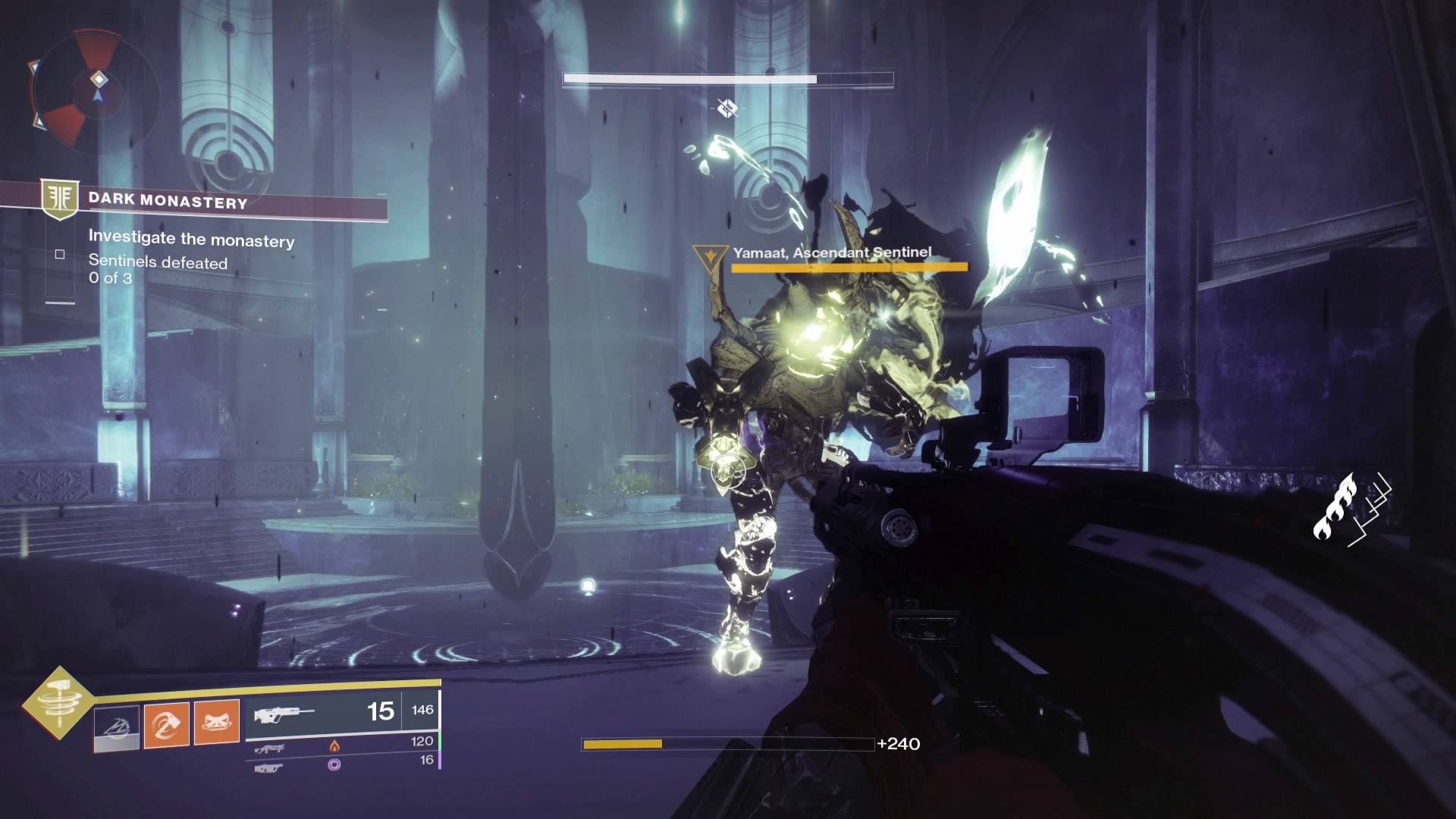The height and width of the screenshot is (819, 1456).
Task: Toggle the Sentinels defeated objective checkbox
Action: [60, 255]
